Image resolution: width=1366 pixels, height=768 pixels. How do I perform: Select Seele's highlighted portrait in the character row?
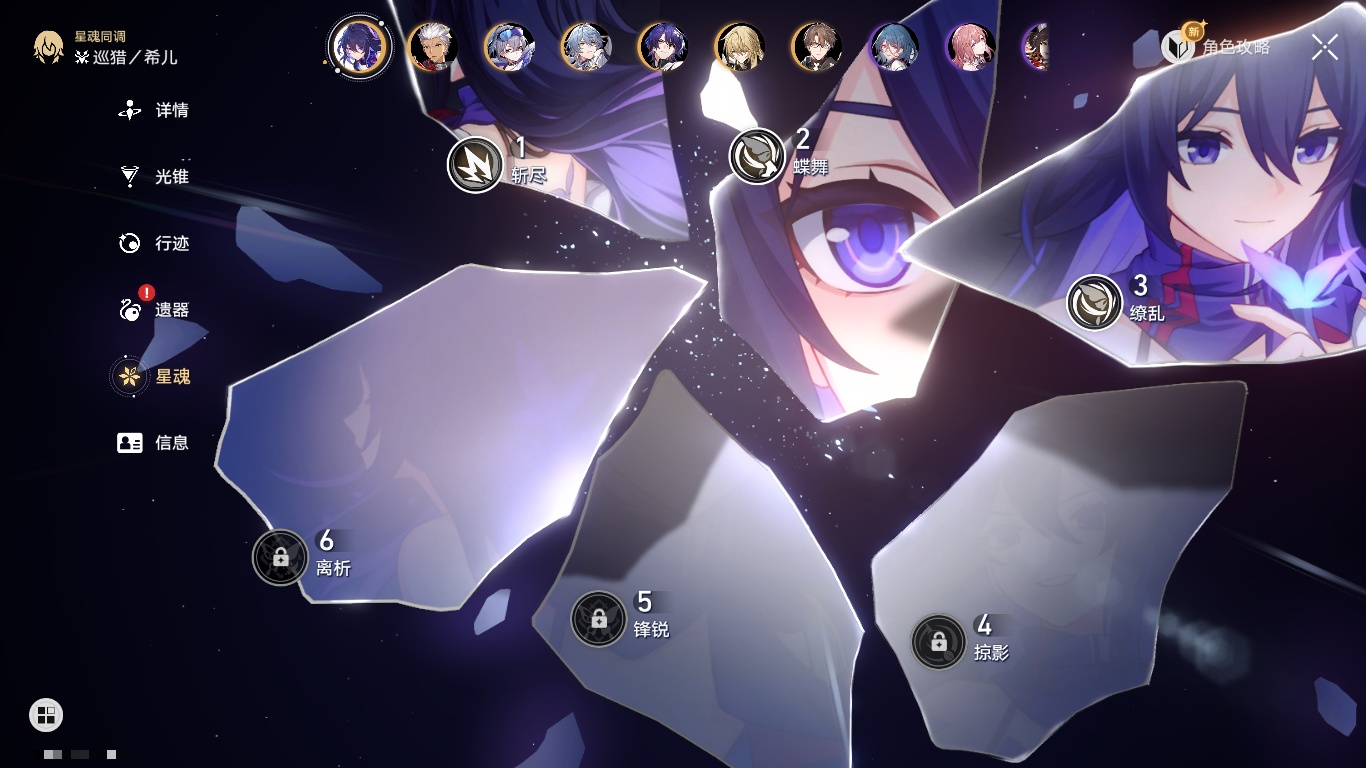(x=359, y=46)
